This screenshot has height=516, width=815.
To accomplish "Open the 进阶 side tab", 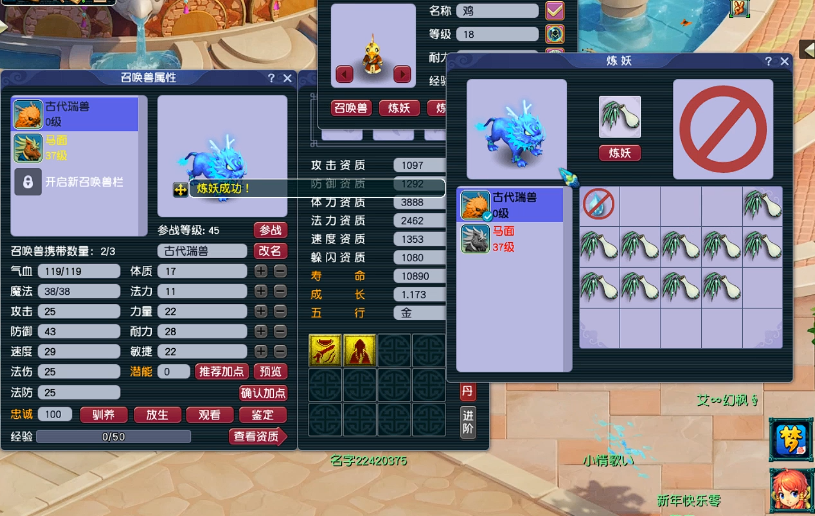I will [x=467, y=422].
